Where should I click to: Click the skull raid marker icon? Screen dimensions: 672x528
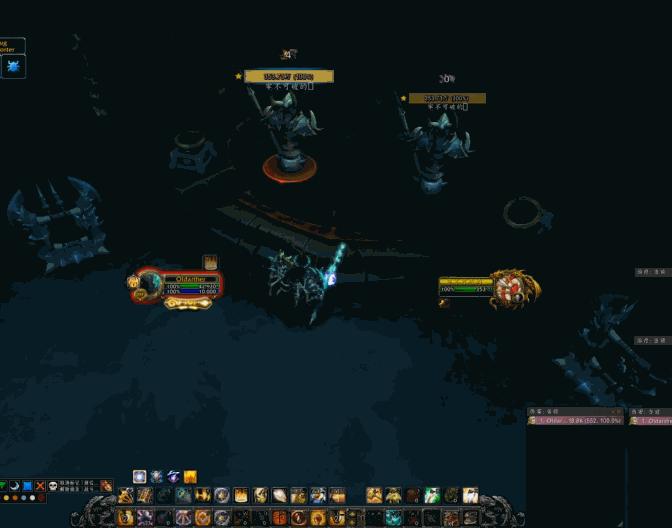pos(53,486)
